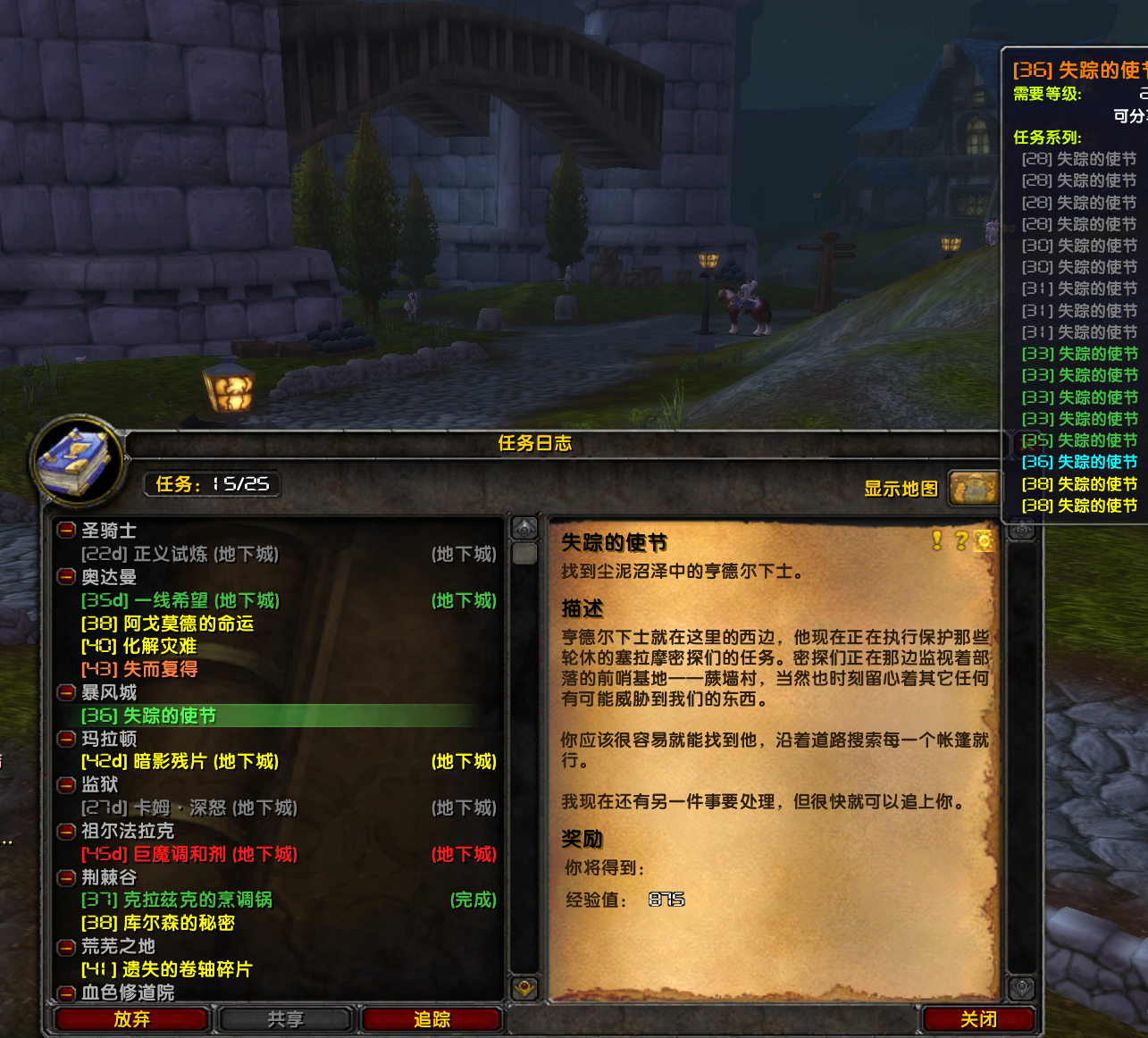Collapse the 荆棘谷 quest group

[x=65, y=878]
